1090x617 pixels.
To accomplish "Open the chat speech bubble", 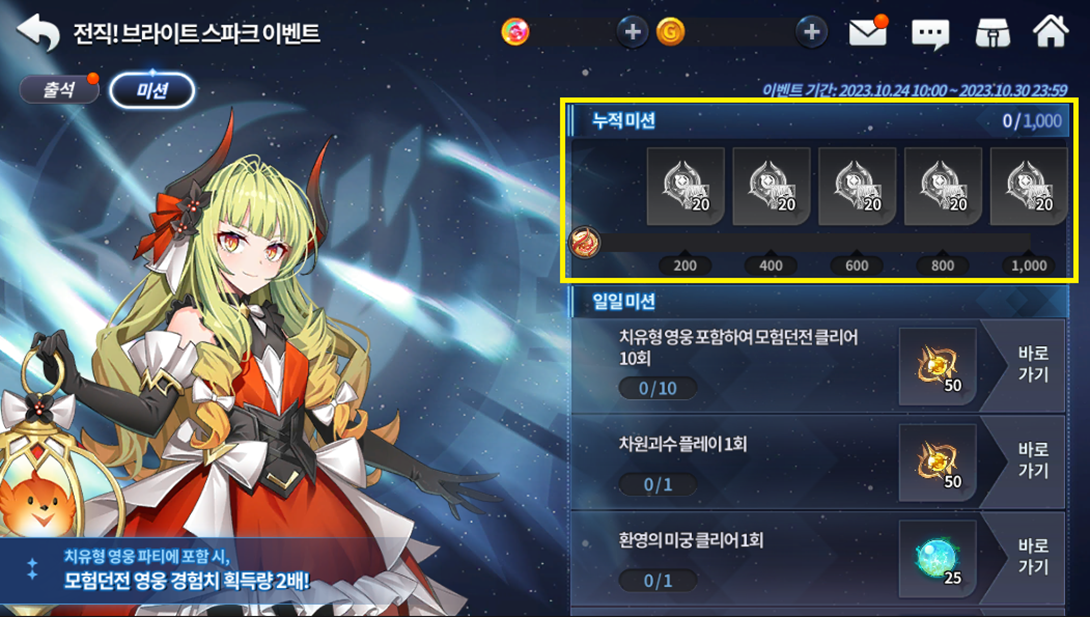I will click(930, 33).
